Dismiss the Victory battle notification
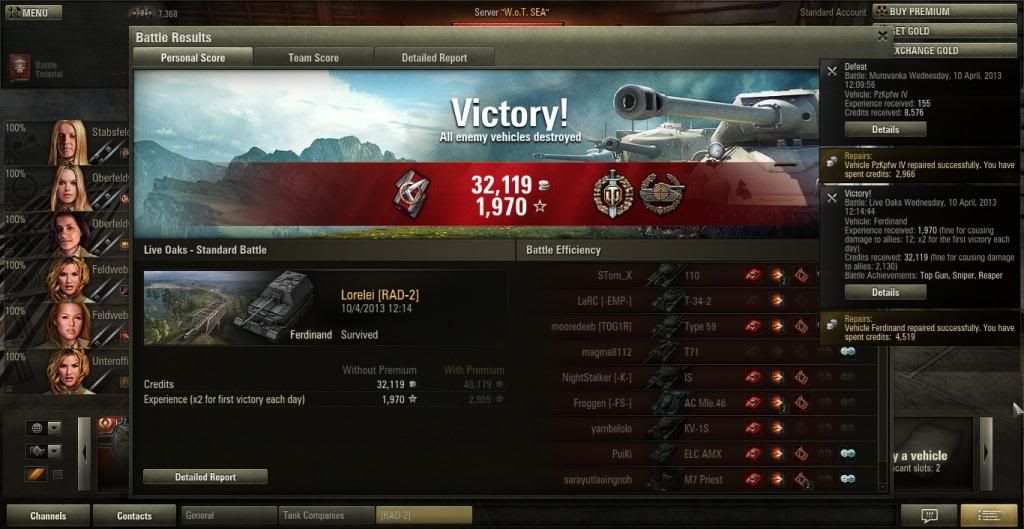This screenshot has height=529, width=1024. click(831, 198)
